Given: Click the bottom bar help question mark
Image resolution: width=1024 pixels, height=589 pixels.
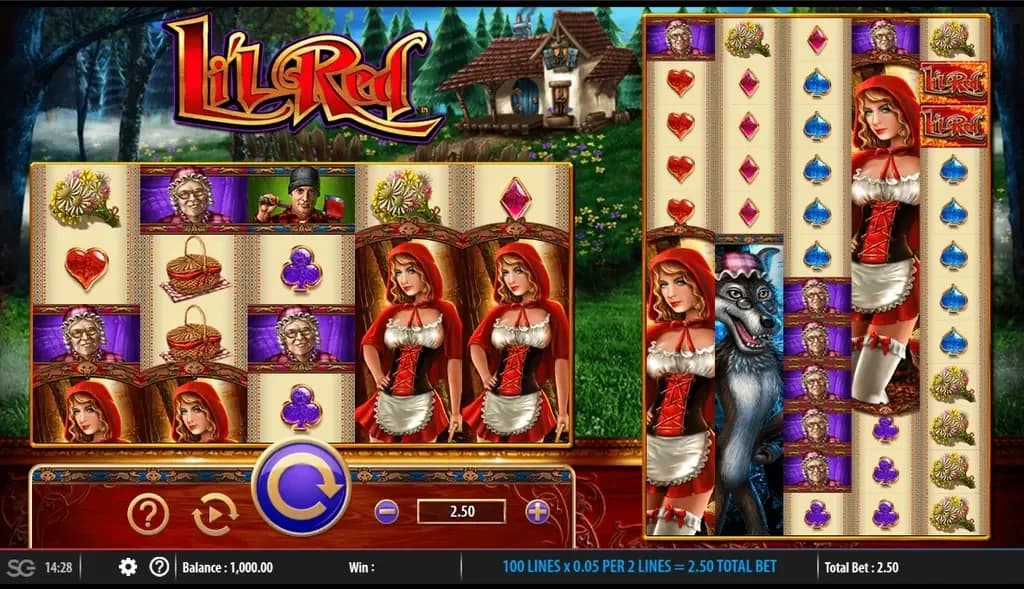Looking at the screenshot, I should coord(158,567).
